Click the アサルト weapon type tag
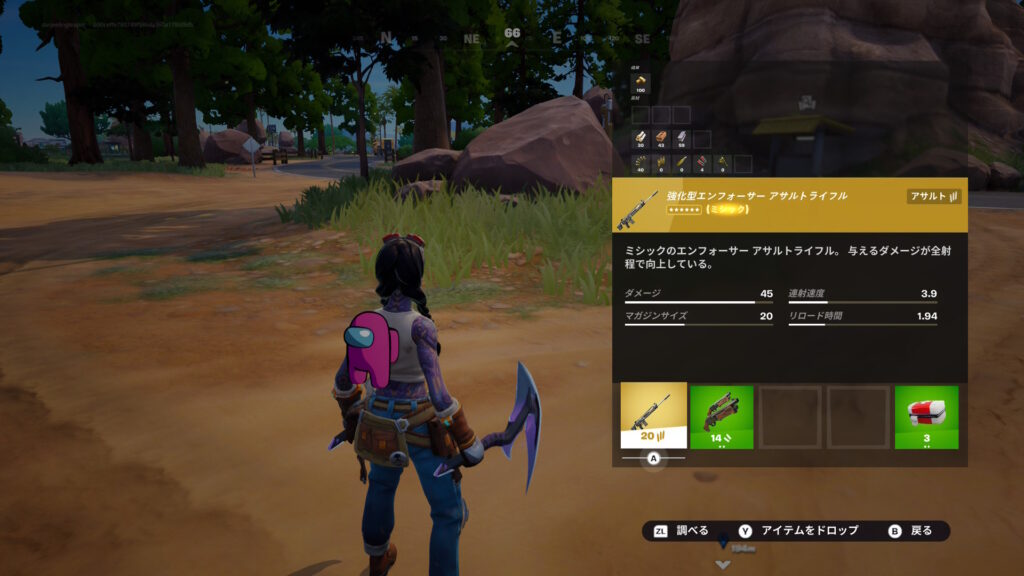Screen dimensions: 1024x576 pyautogui.click(x=934, y=197)
